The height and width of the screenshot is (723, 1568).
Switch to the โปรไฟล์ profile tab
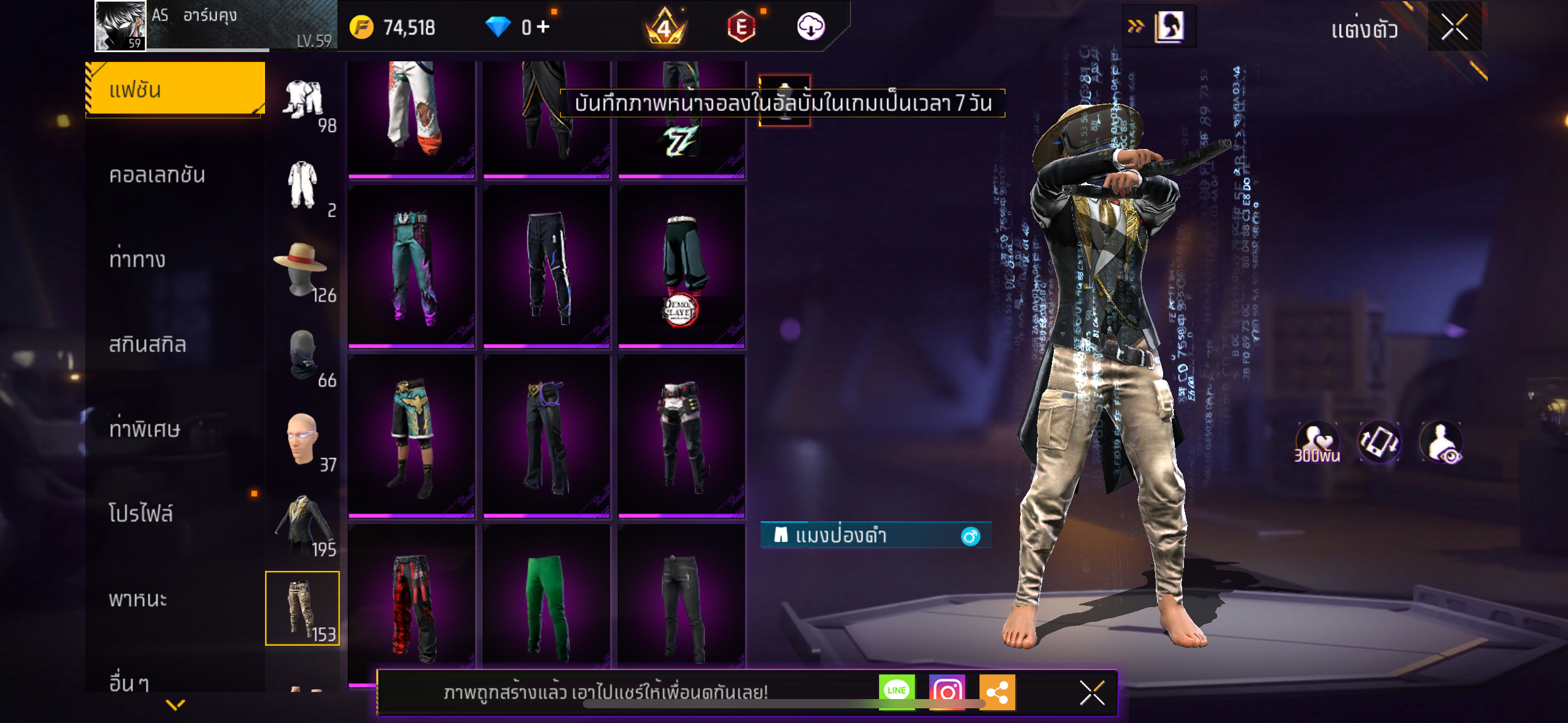pos(141,513)
